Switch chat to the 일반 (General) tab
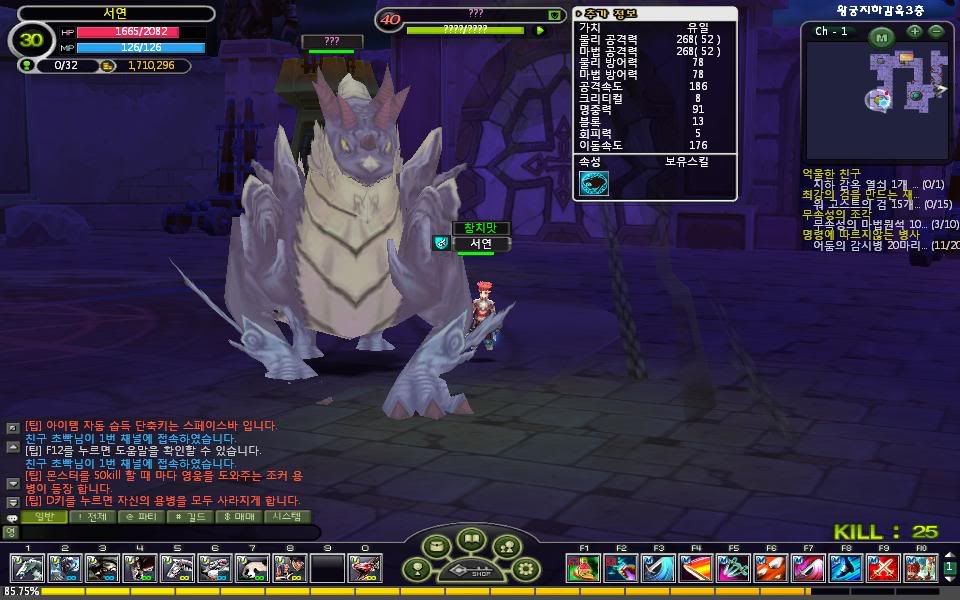960x600 pixels. [45, 517]
